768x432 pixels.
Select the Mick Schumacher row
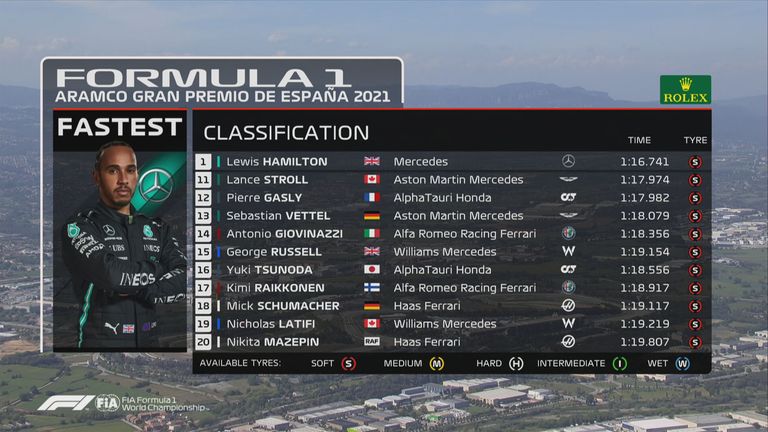coord(450,305)
